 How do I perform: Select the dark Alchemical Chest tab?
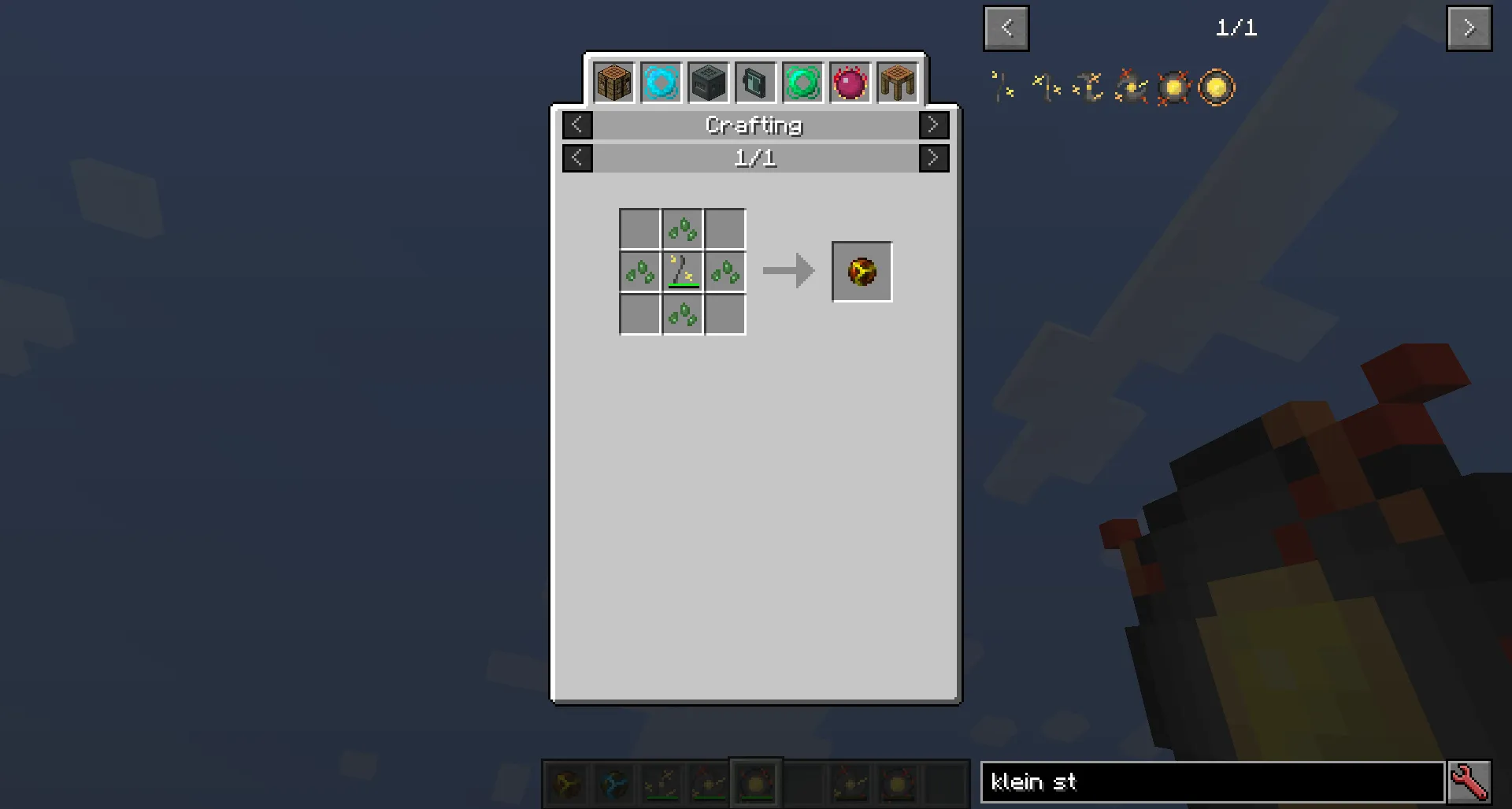point(707,81)
